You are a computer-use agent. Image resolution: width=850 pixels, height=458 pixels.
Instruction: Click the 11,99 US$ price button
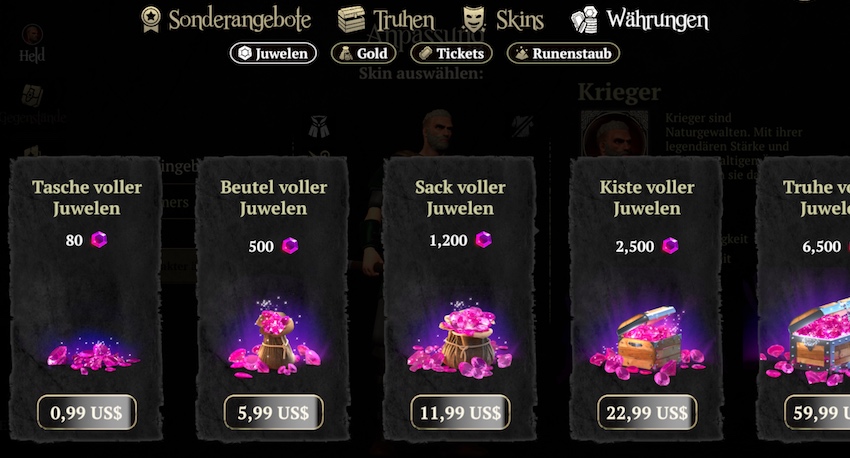460,412
